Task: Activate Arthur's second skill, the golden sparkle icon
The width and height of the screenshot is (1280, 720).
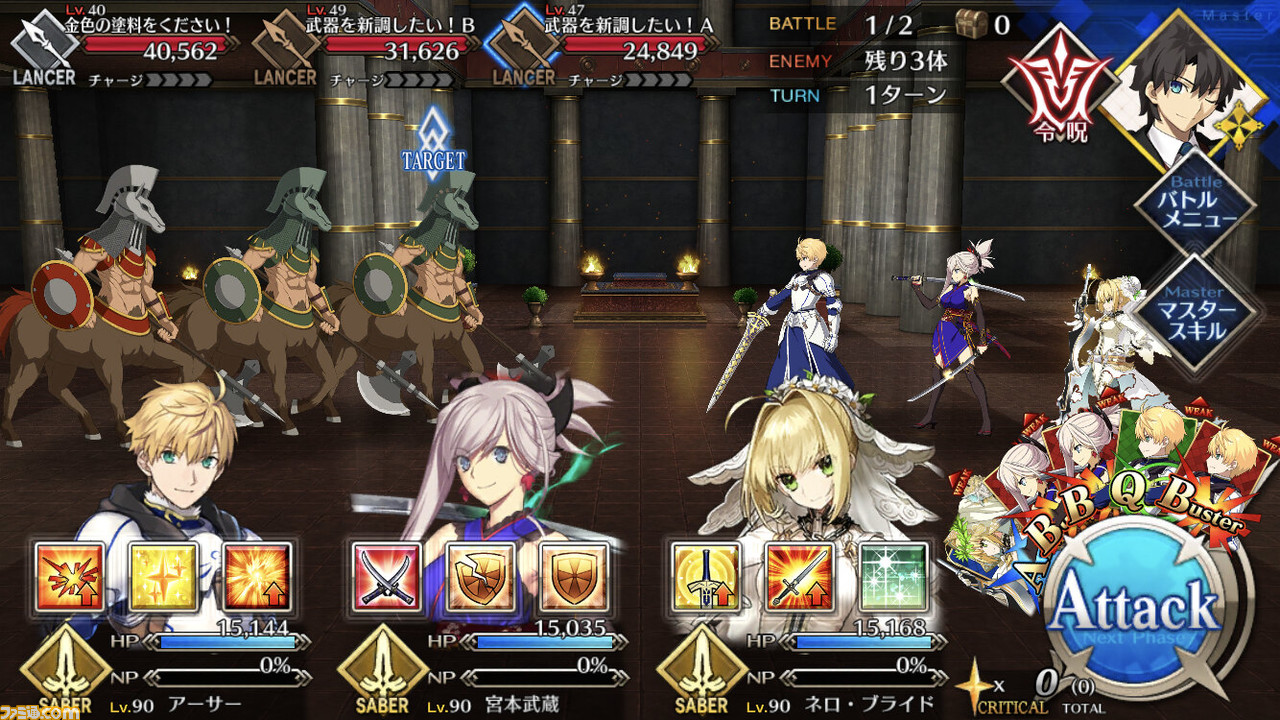Action: 164,578
